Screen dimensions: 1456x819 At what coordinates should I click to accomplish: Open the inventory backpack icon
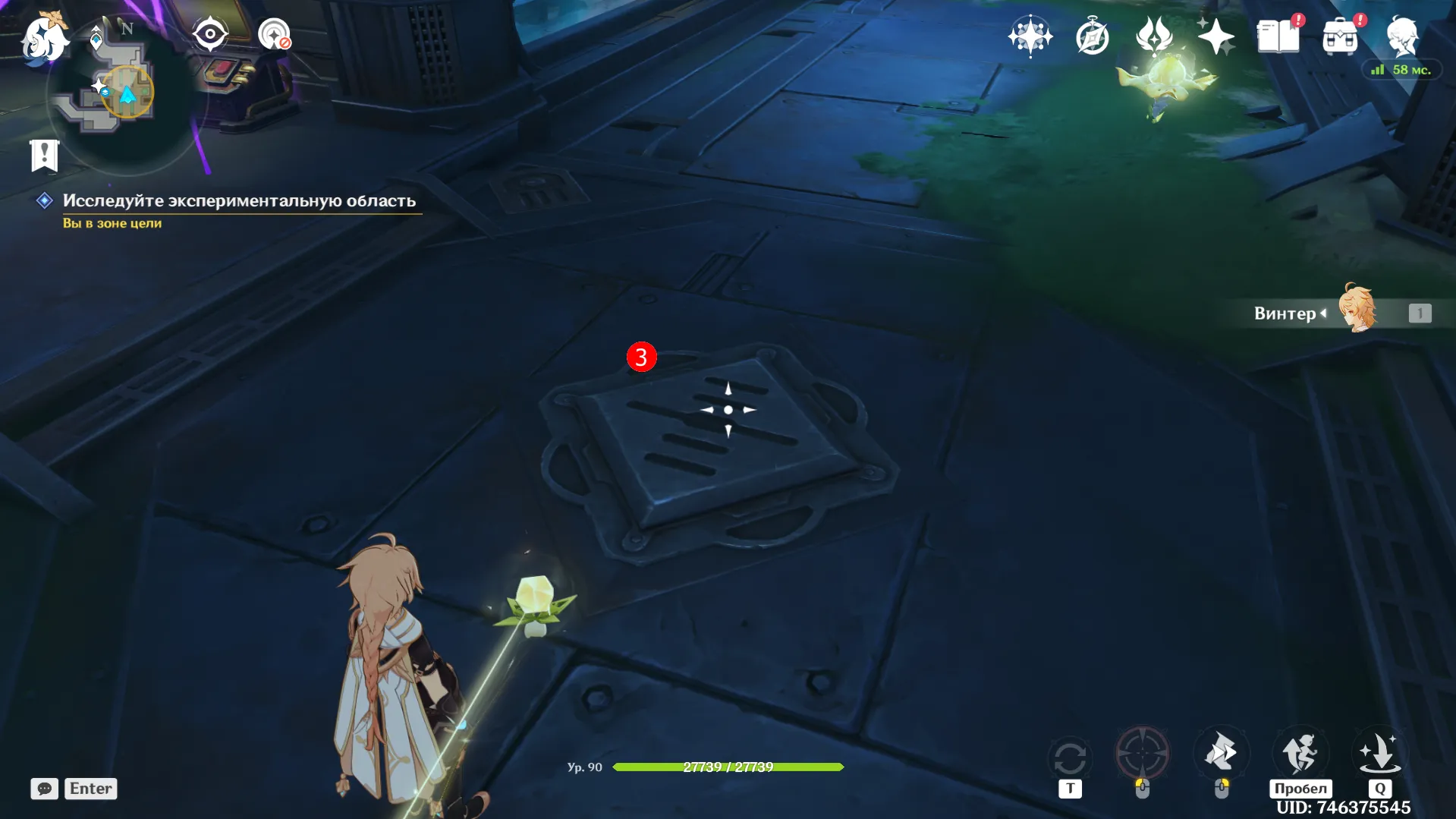coord(1341,36)
